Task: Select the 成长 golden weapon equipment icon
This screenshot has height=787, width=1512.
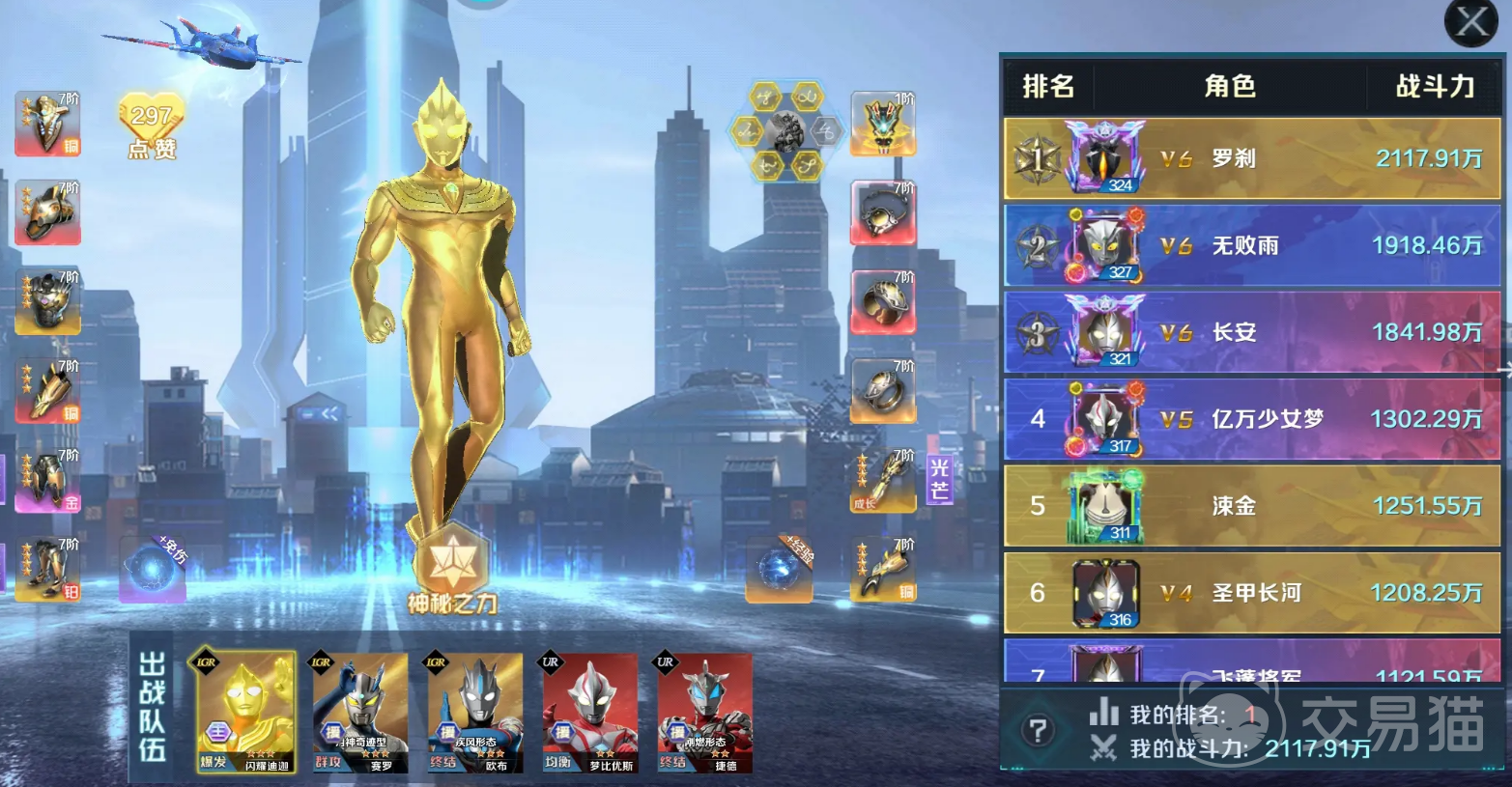Action: click(882, 480)
